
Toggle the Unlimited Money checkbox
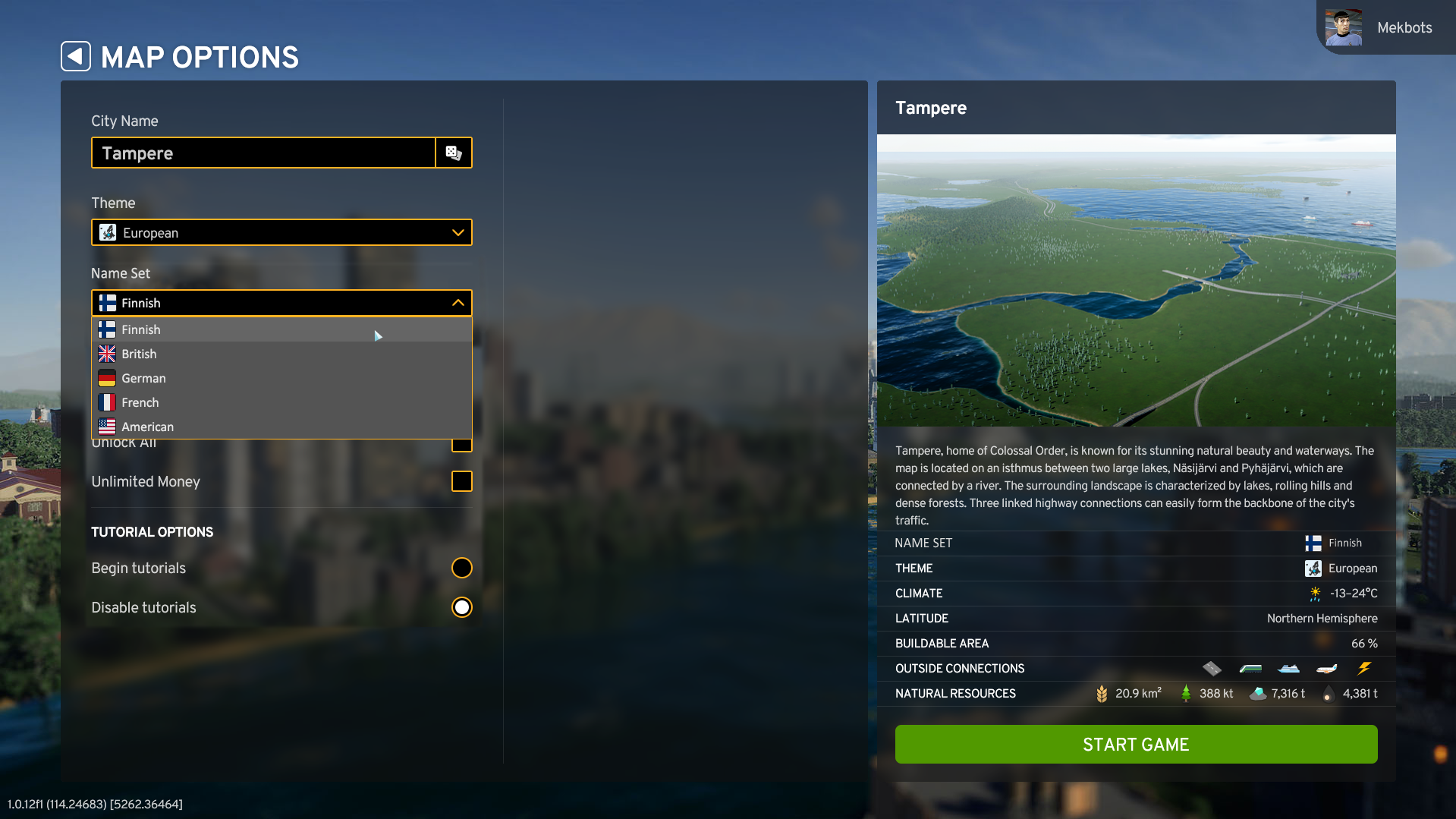[x=461, y=481]
